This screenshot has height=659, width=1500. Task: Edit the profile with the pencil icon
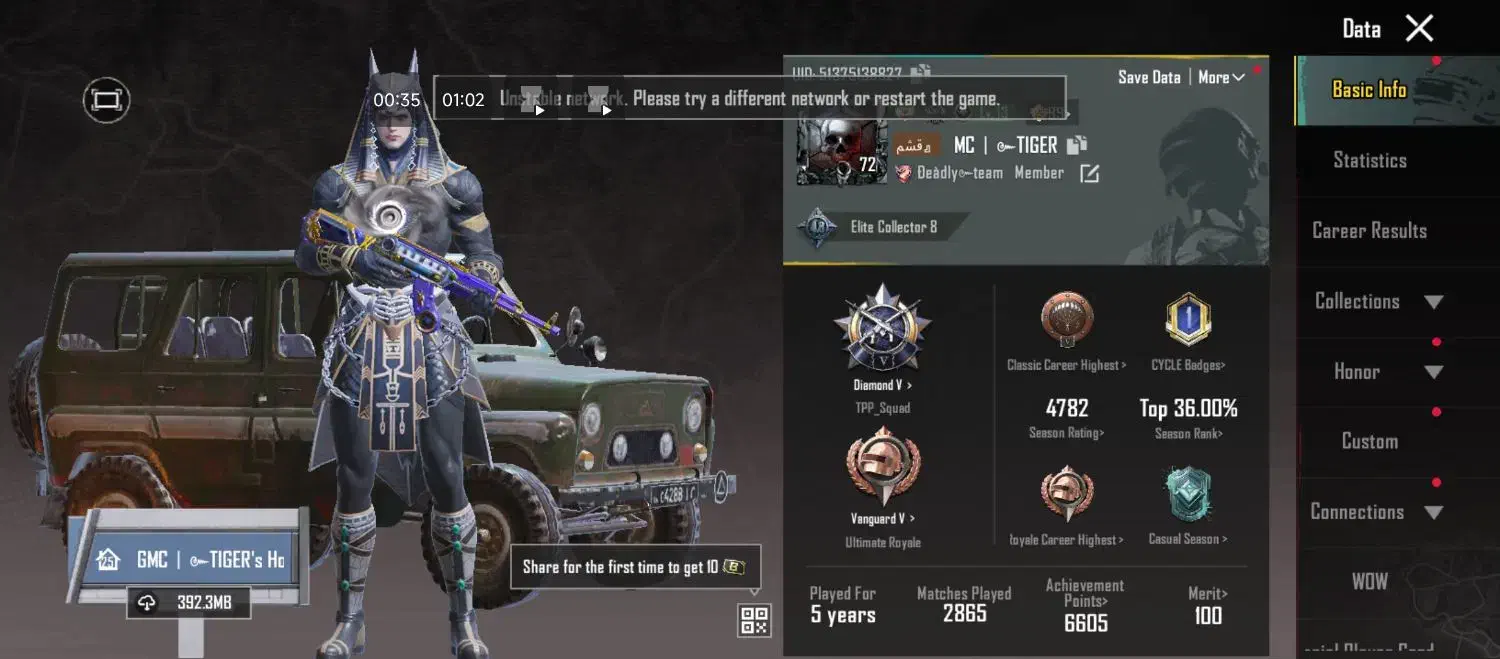coord(1089,174)
